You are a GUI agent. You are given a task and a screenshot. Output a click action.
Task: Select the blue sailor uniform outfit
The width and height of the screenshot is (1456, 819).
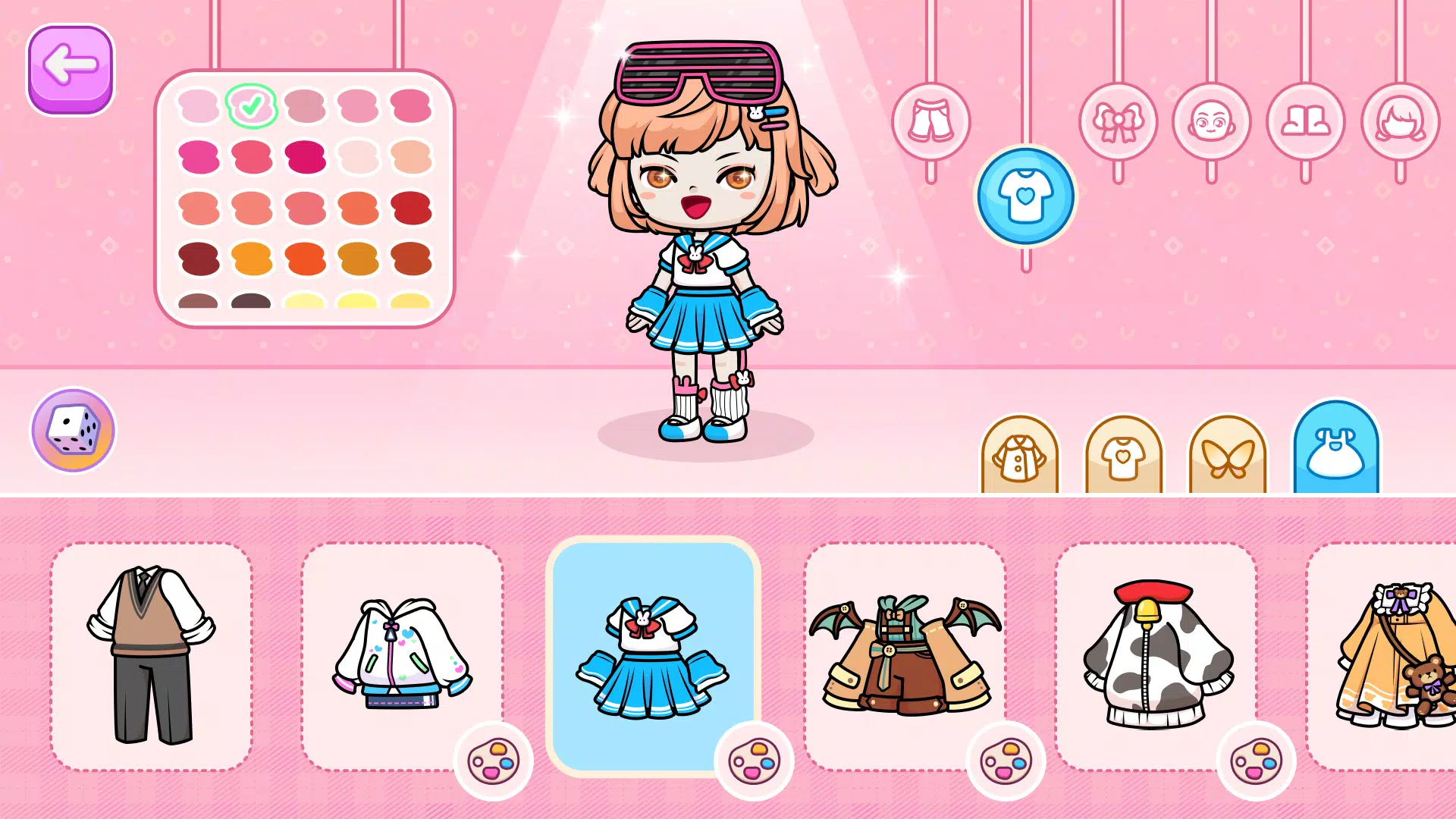tap(652, 655)
